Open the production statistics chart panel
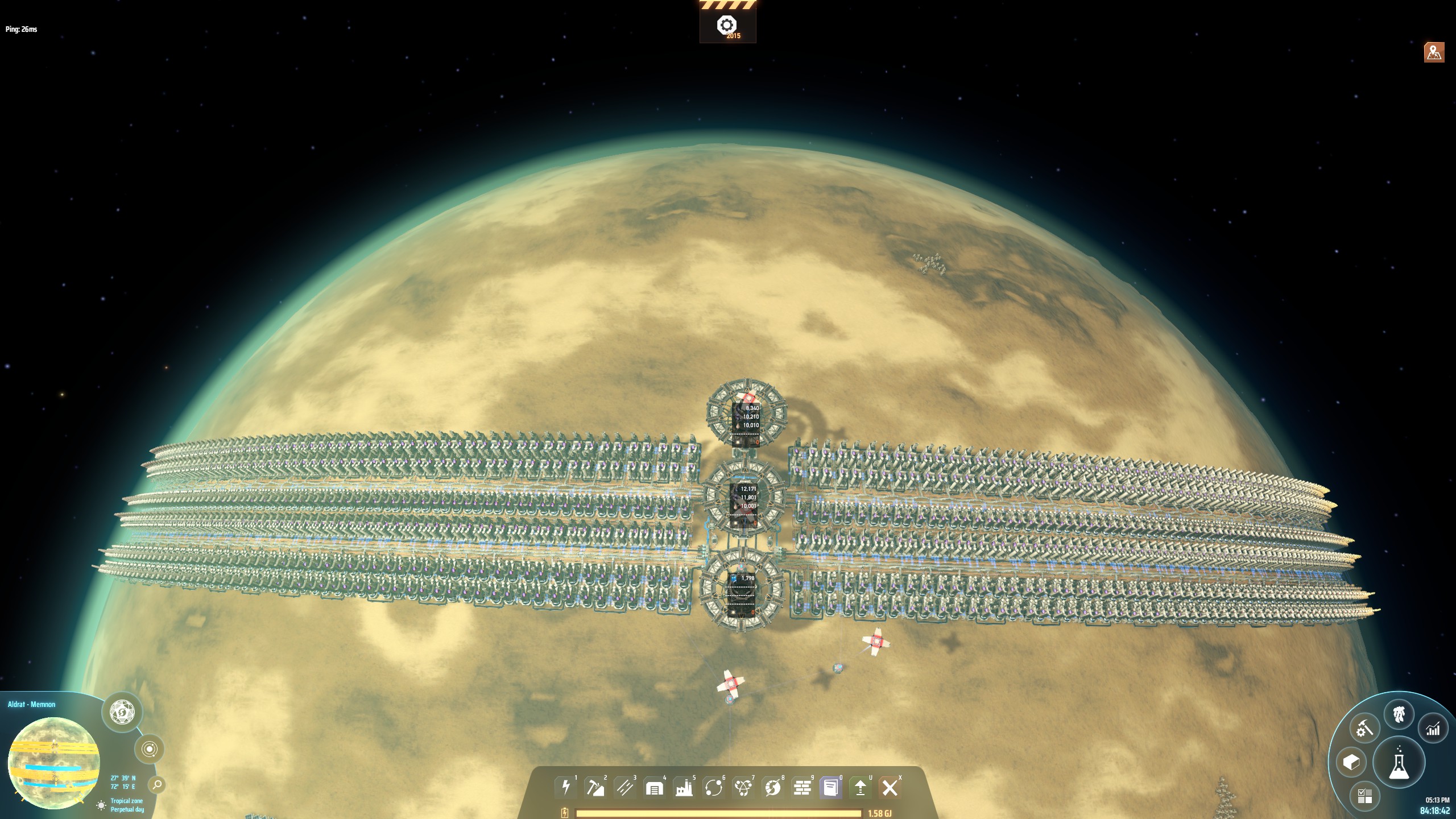The image size is (1456, 819). tap(1433, 729)
